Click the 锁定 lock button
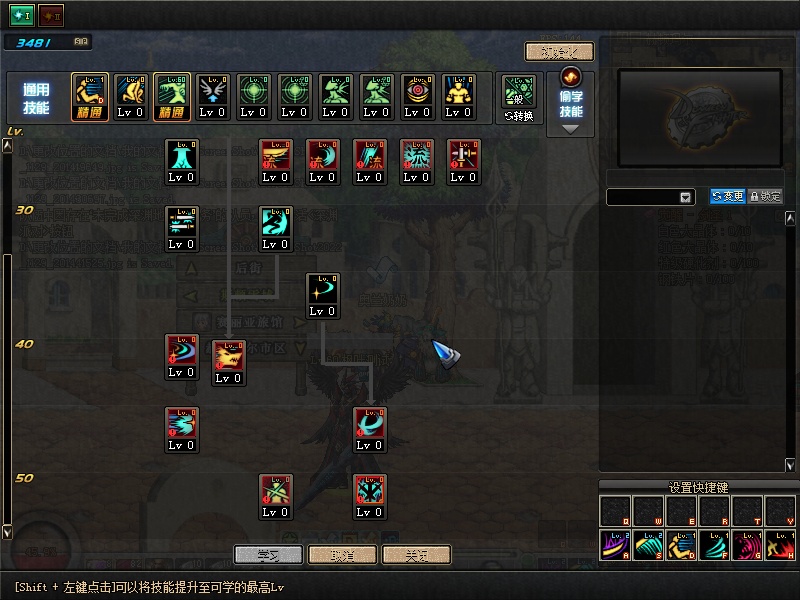 coord(765,197)
